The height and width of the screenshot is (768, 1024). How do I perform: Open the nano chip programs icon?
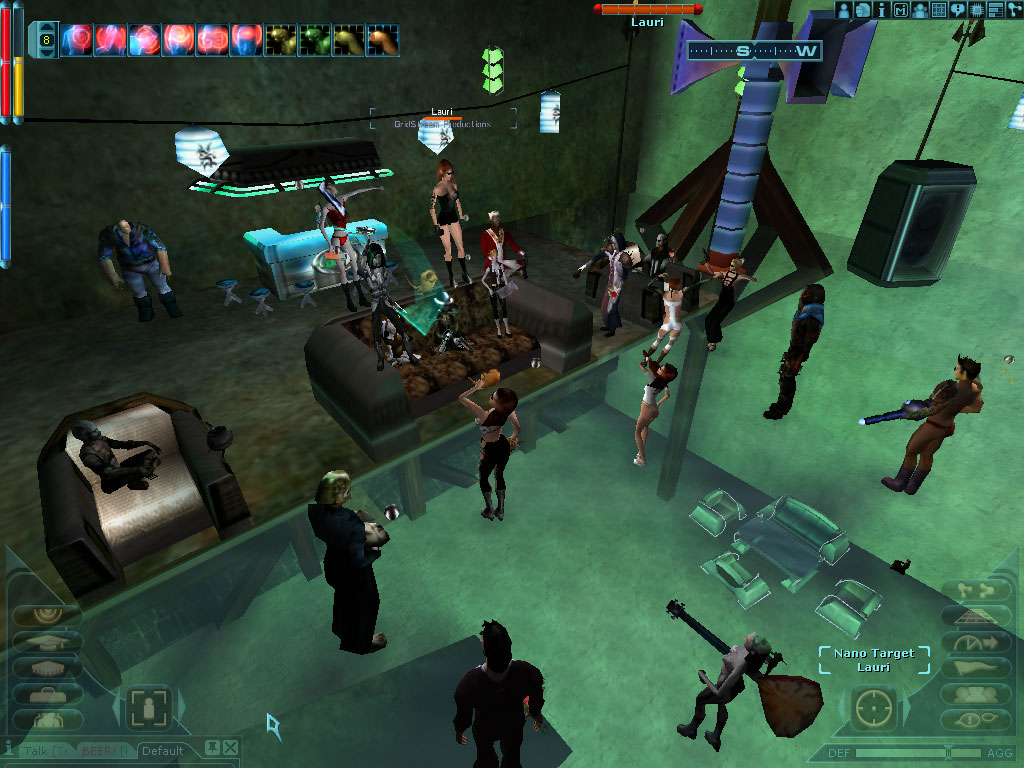(x=976, y=9)
